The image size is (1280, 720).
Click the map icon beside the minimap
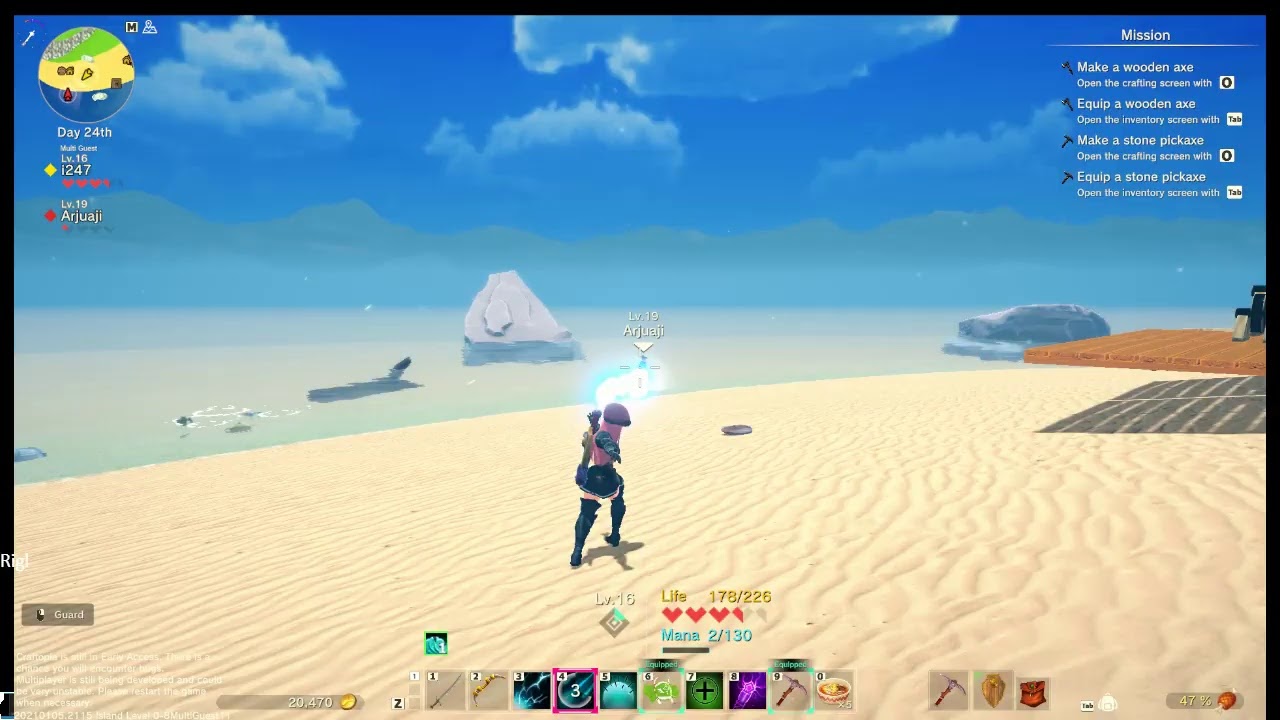click(132, 27)
